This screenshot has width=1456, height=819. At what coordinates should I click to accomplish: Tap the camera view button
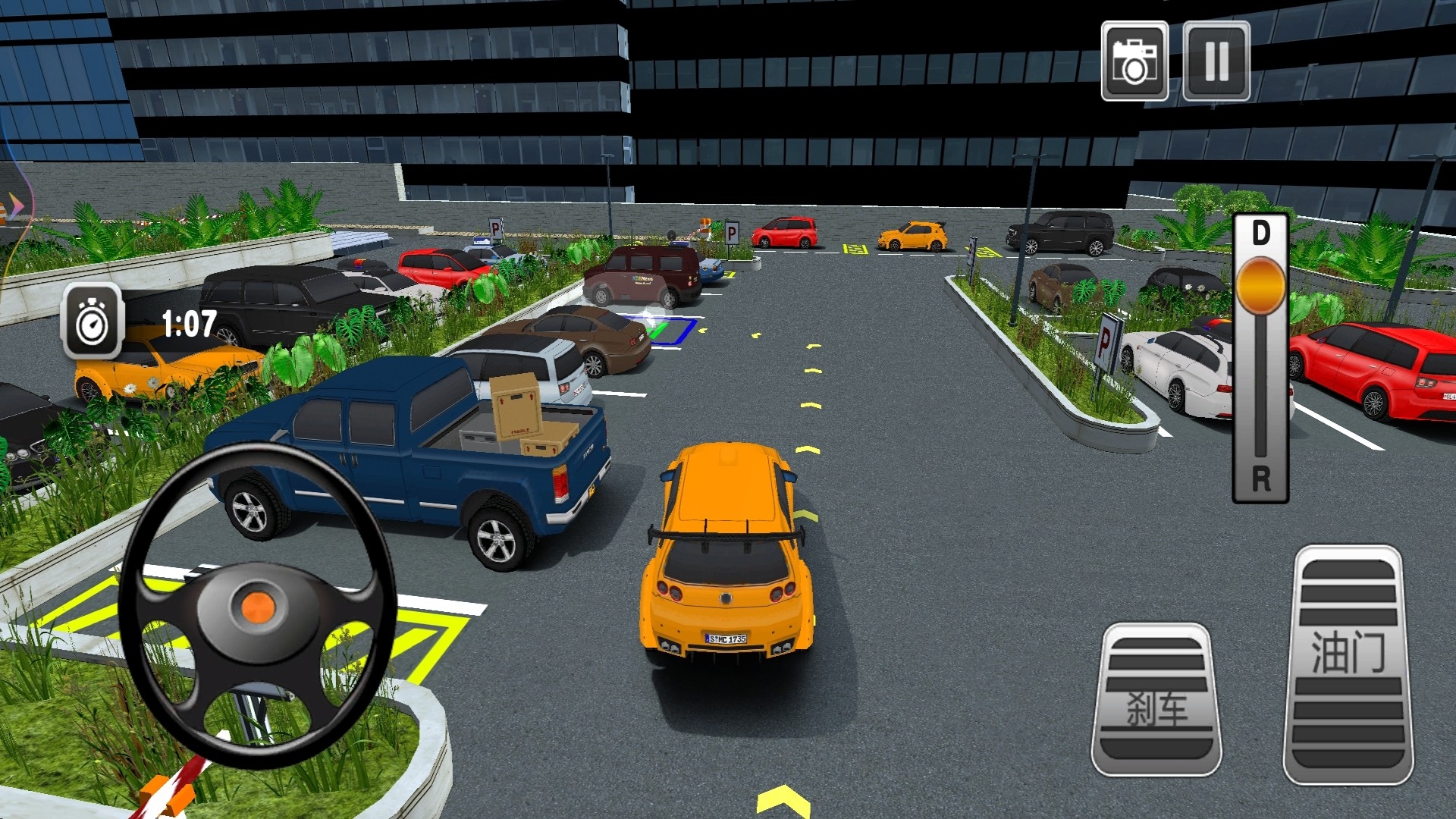(1134, 61)
